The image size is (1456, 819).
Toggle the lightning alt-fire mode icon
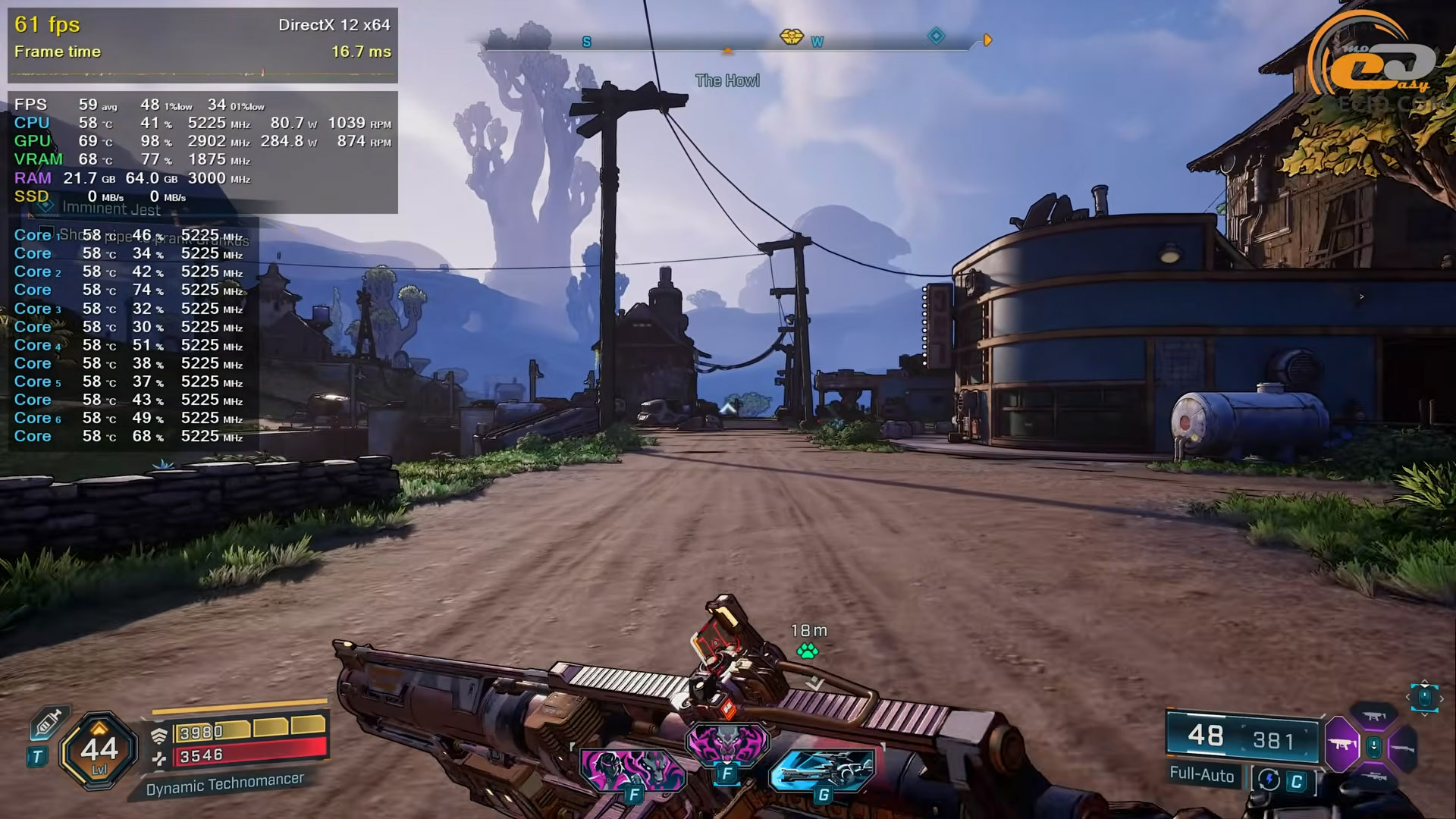pyautogui.click(x=1269, y=780)
